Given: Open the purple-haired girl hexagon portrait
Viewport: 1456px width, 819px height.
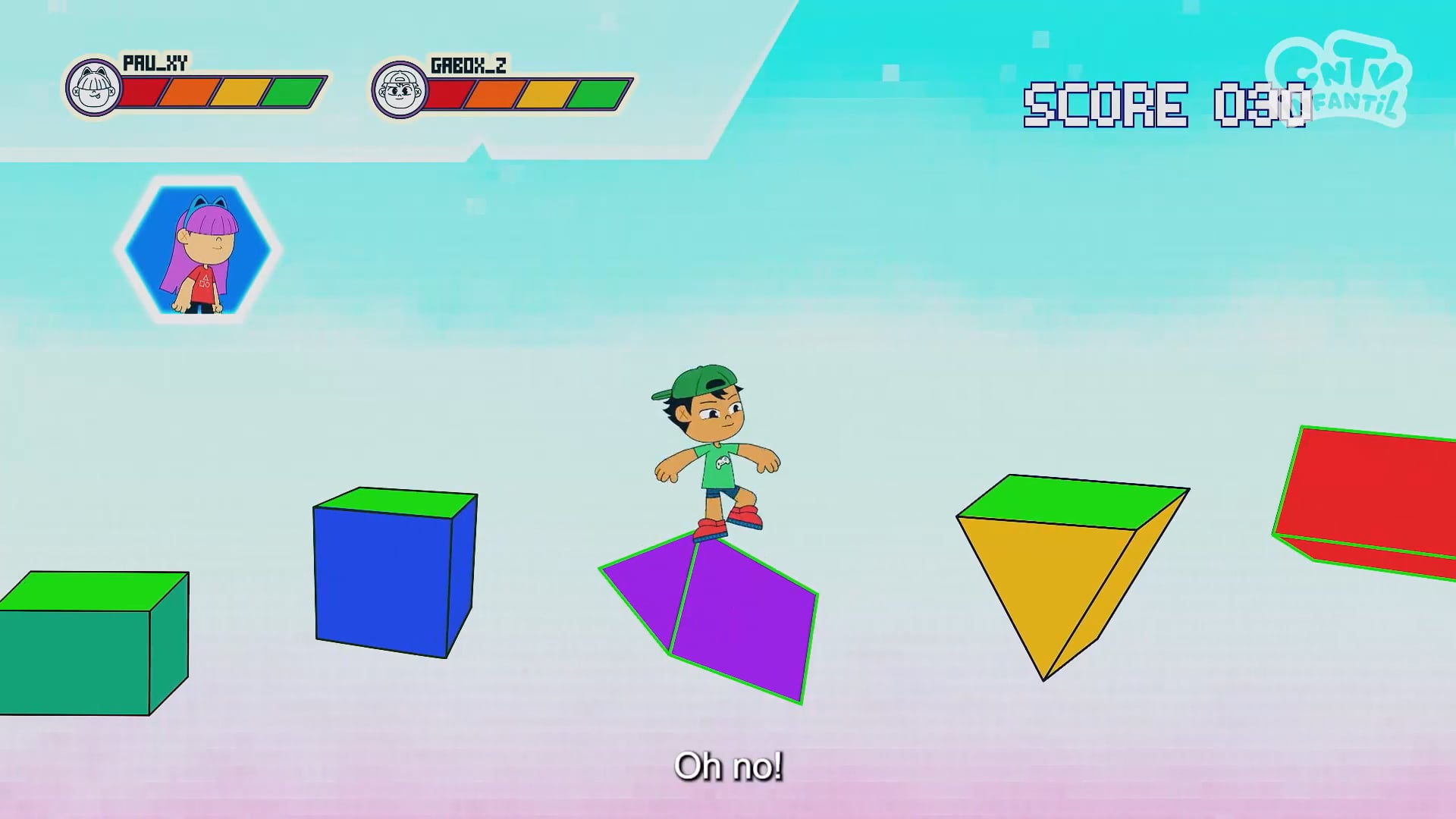Looking at the screenshot, I should tap(198, 250).
